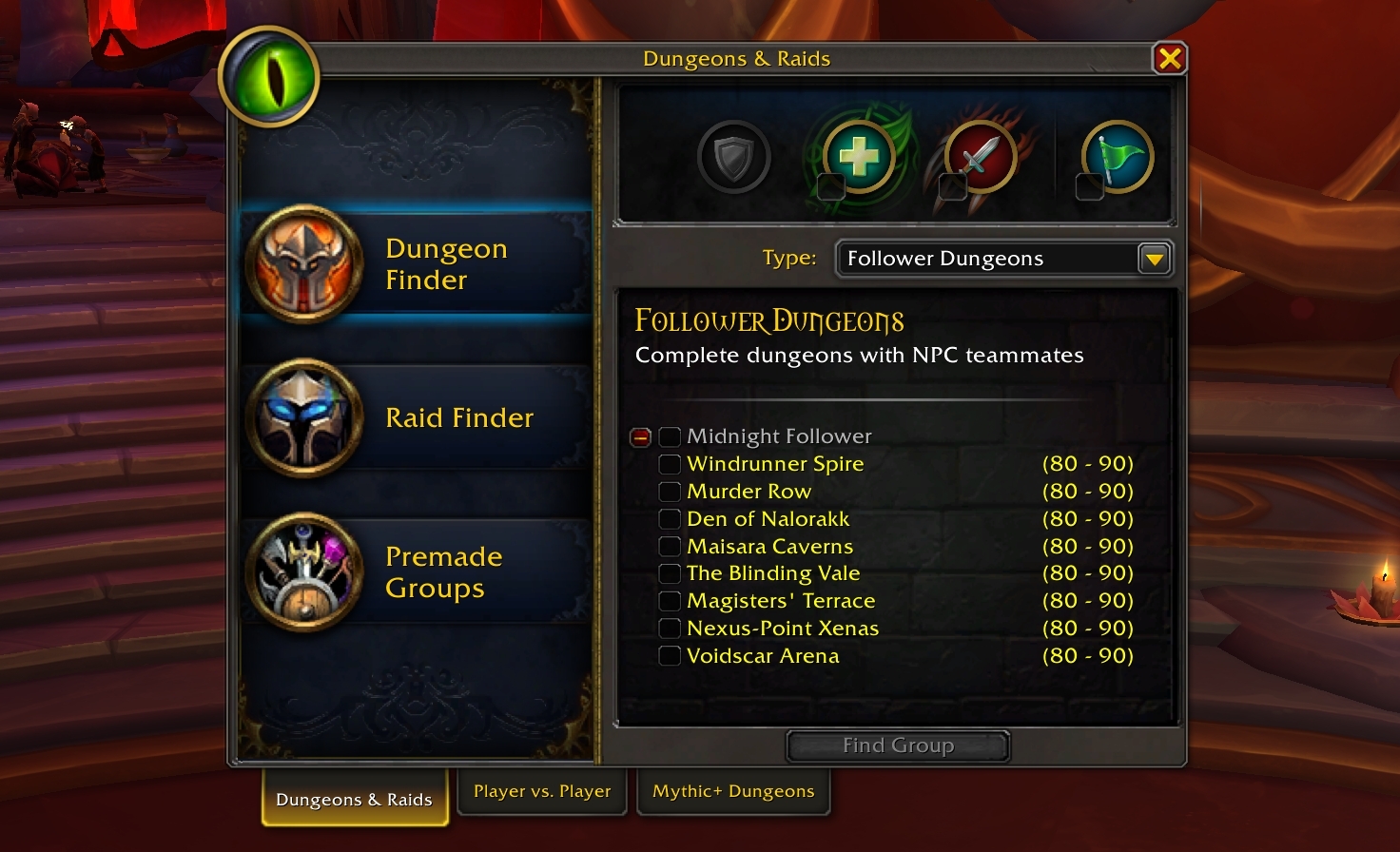The width and height of the screenshot is (1400, 852).
Task: Click the grayed-out tank shield role icon
Action: coord(733,157)
